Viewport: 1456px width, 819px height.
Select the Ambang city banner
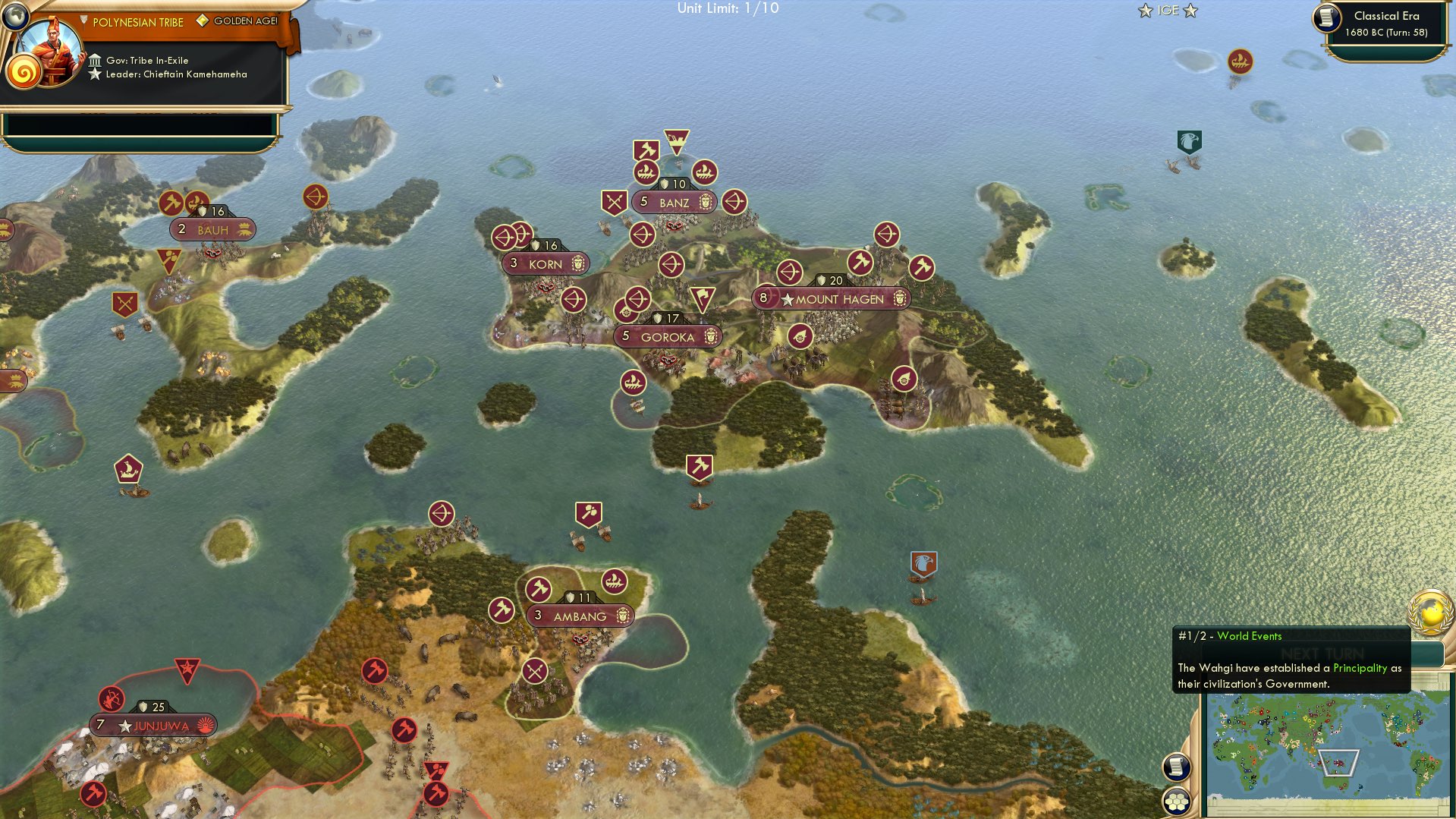[579, 616]
